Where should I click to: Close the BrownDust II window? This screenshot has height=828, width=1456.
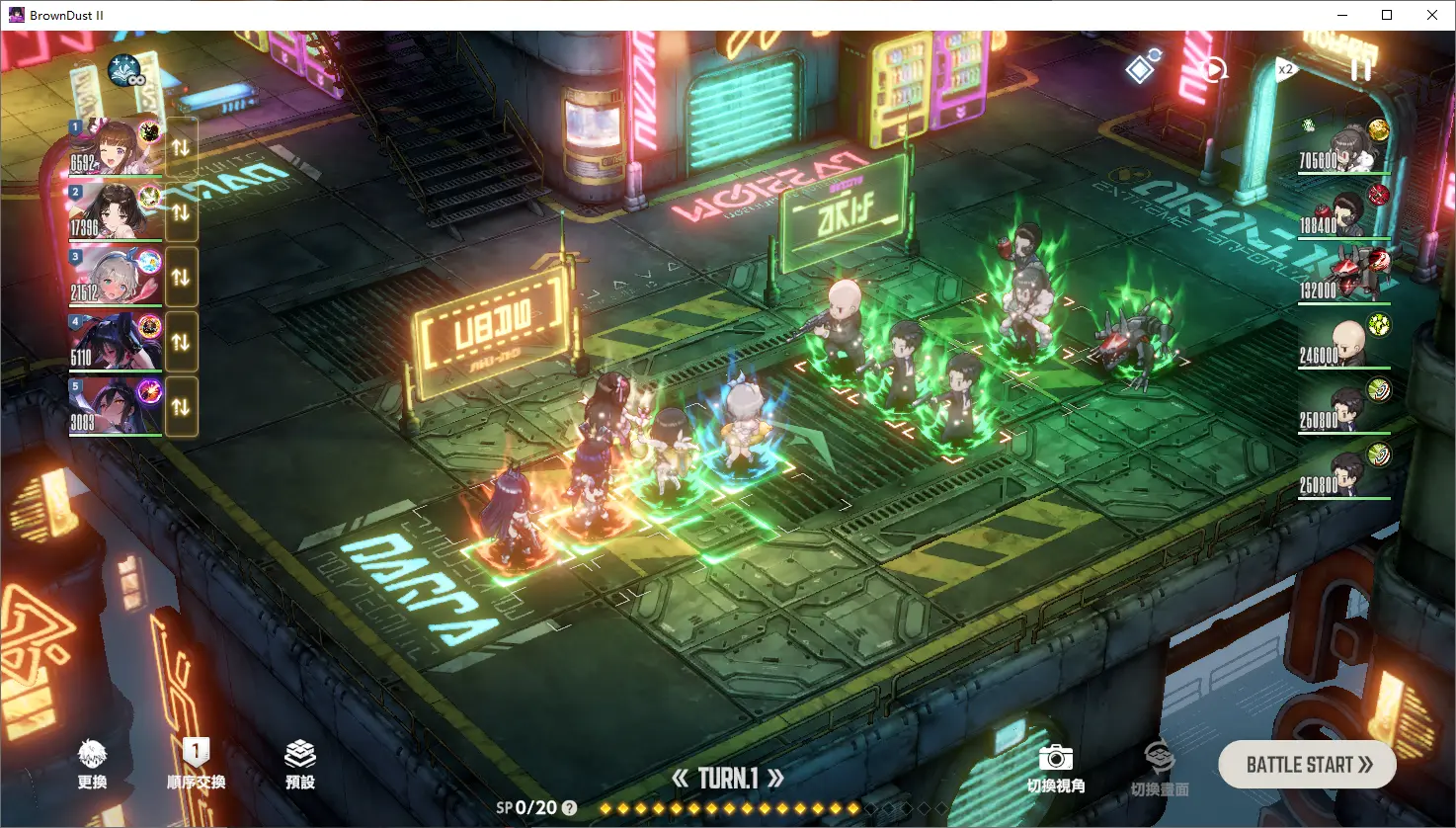1432,15
